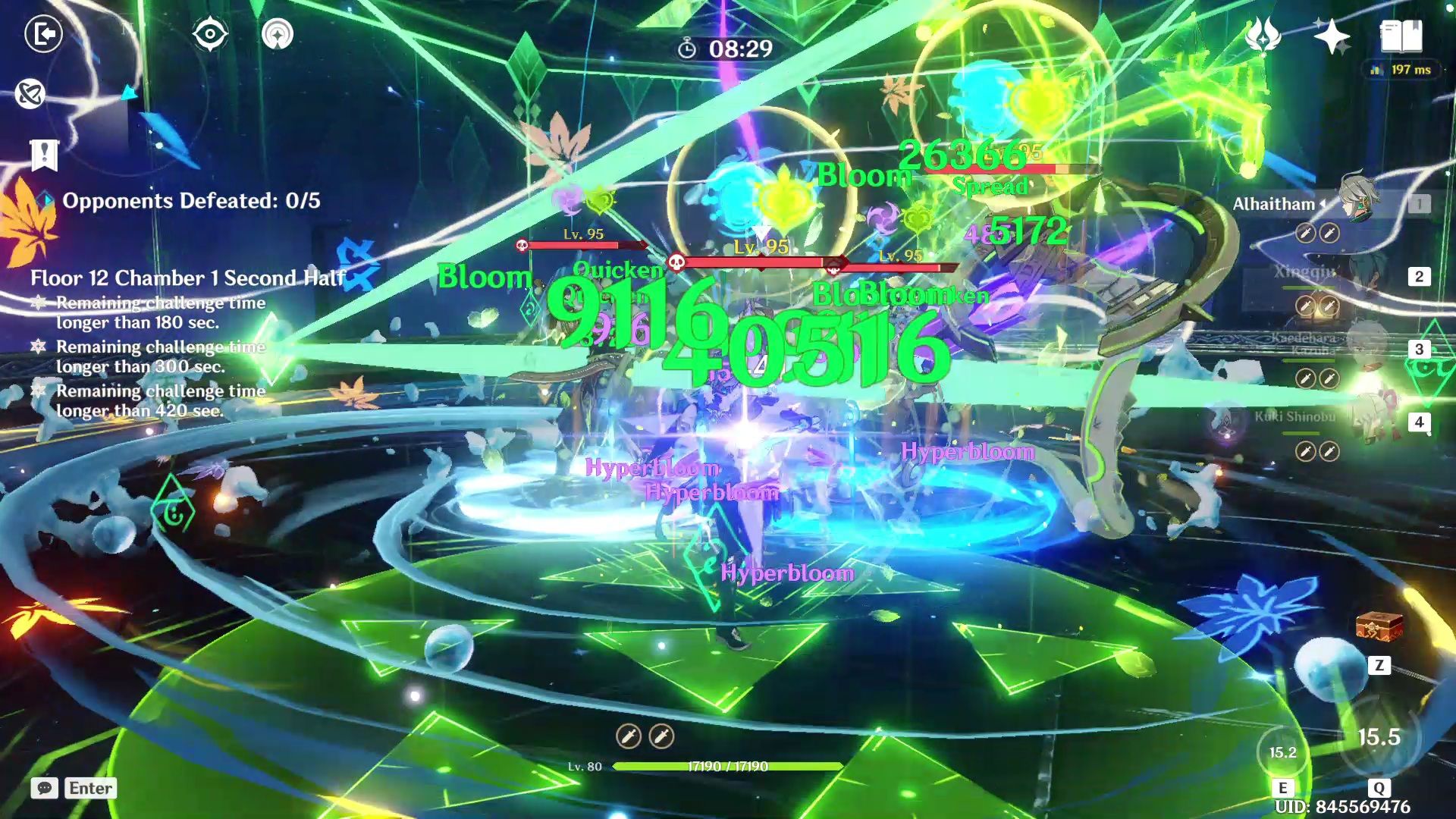Check the 197 ms ping indicator

tap(1401, 69)
